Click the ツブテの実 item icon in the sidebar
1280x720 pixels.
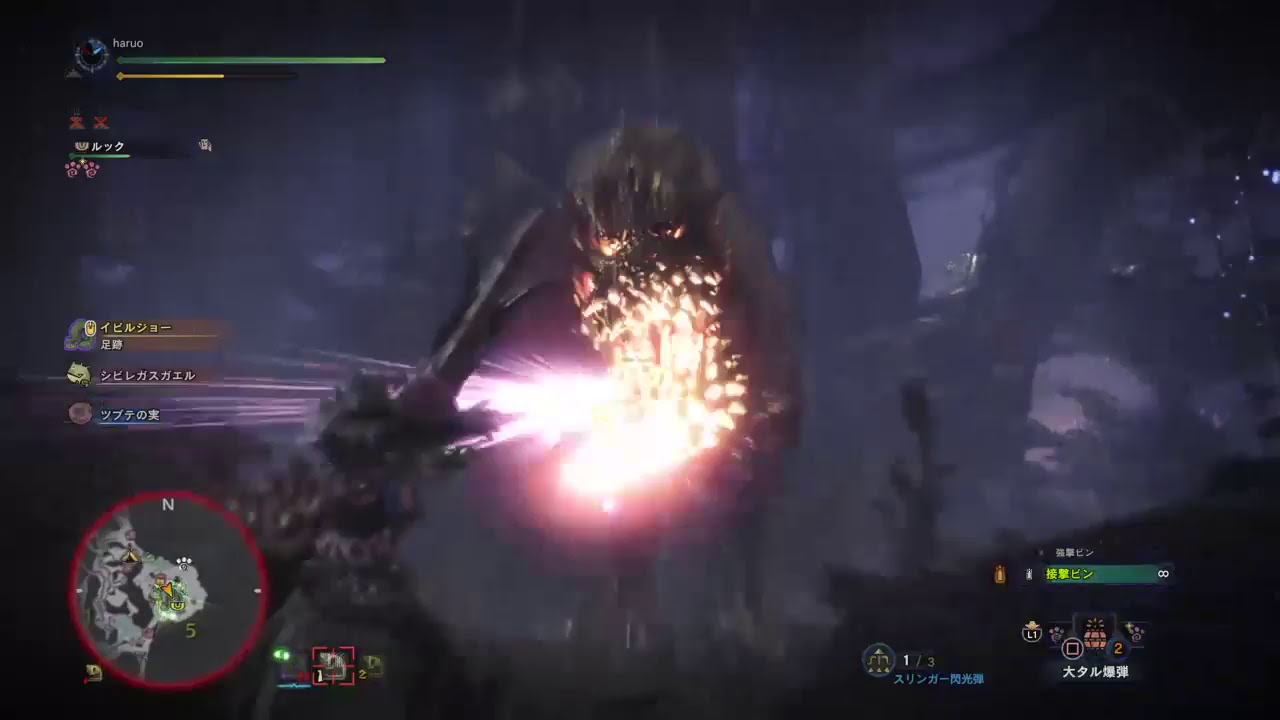click(79, 415)
